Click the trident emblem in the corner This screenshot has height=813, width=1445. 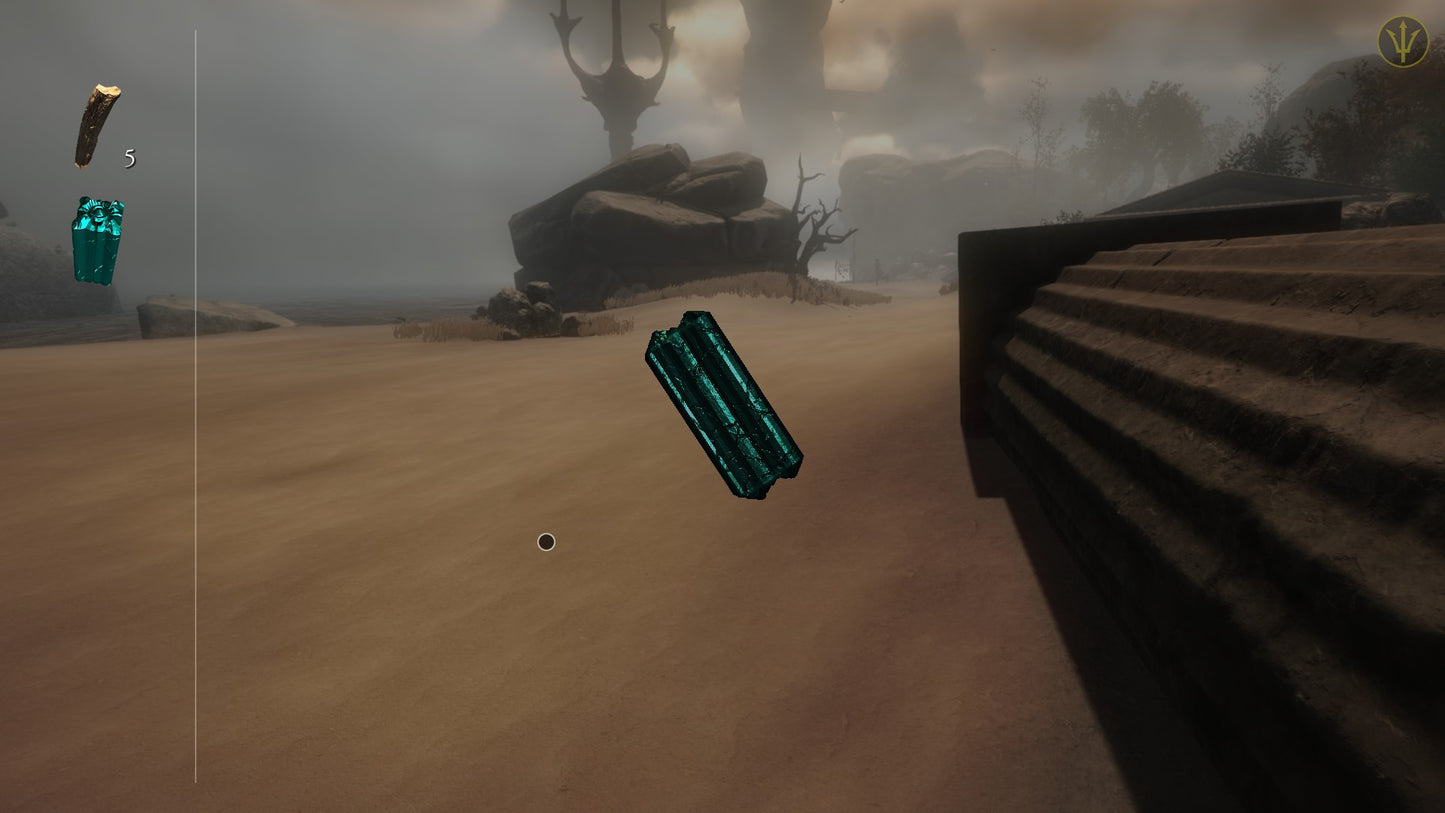[x=1403, y=43]
